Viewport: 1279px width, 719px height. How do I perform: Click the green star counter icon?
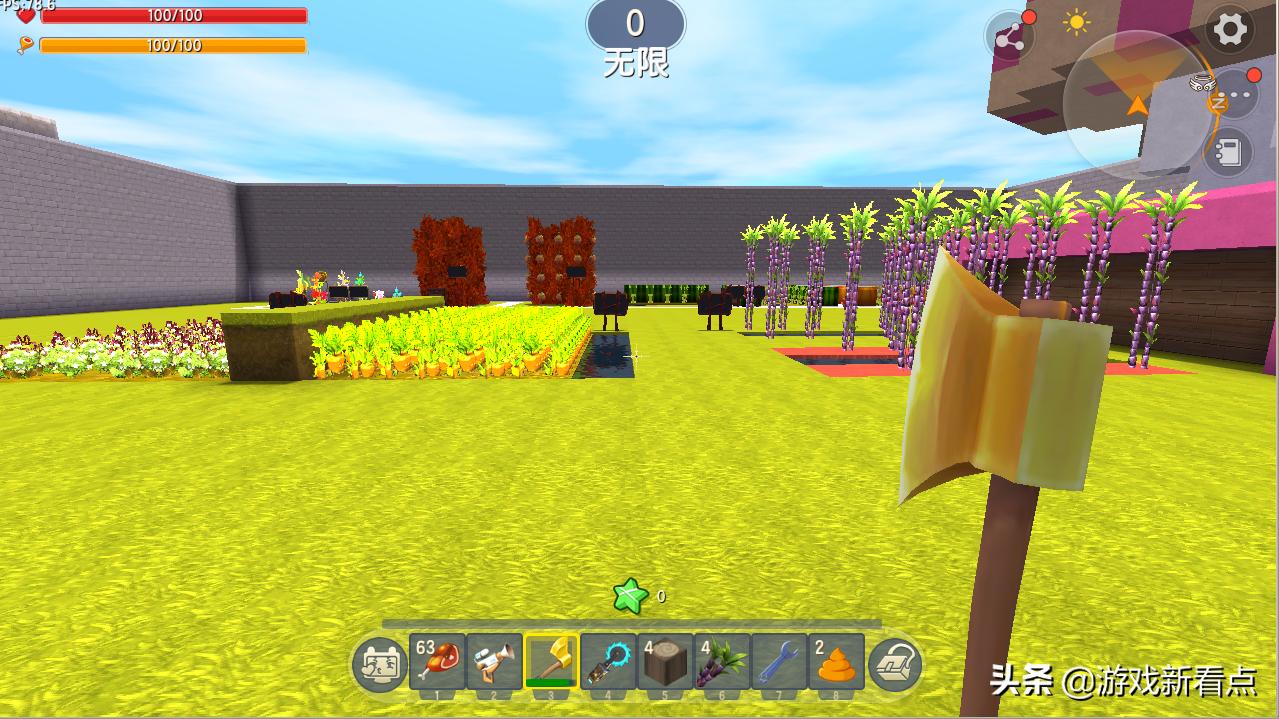(x=630, y=597)
